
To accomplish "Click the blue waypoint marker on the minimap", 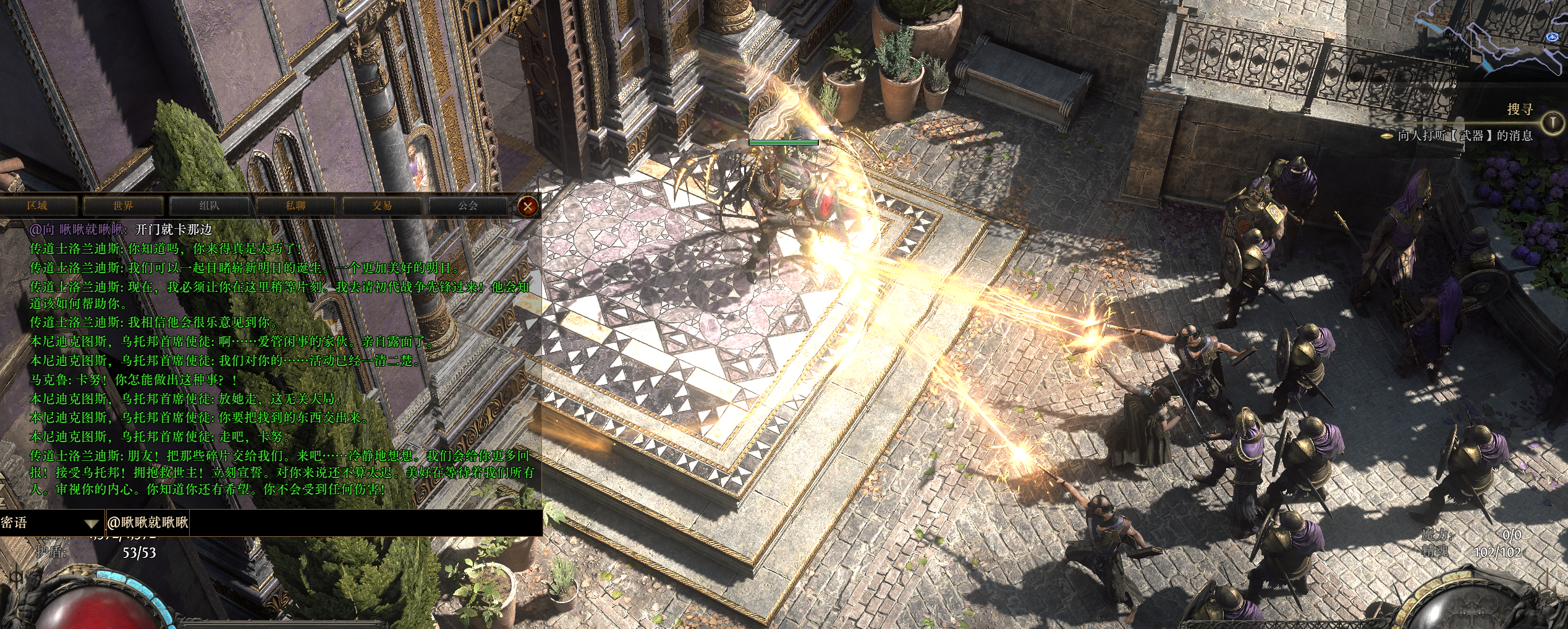I will coord(1553,37).
